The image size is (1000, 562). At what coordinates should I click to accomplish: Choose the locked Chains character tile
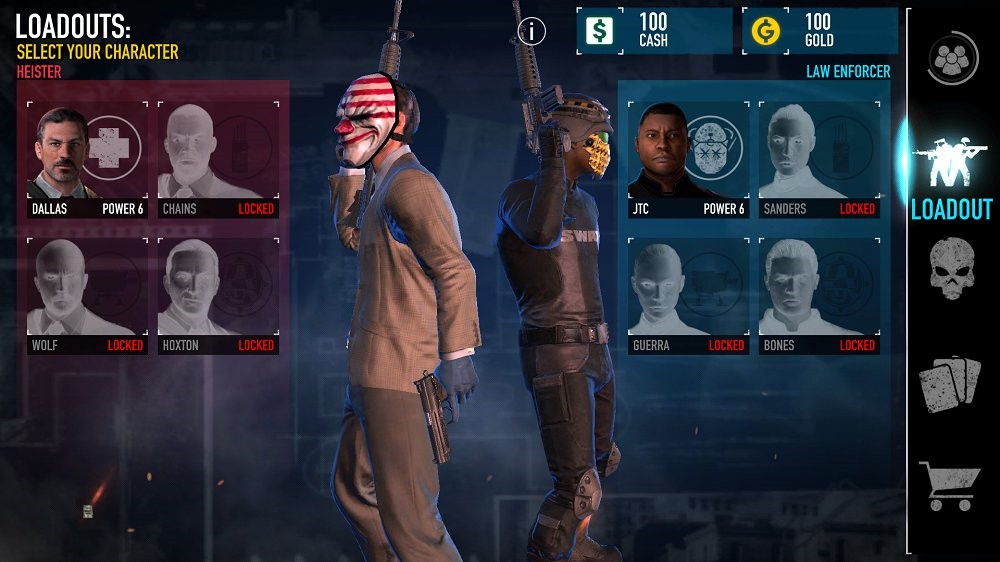point(218,160)
